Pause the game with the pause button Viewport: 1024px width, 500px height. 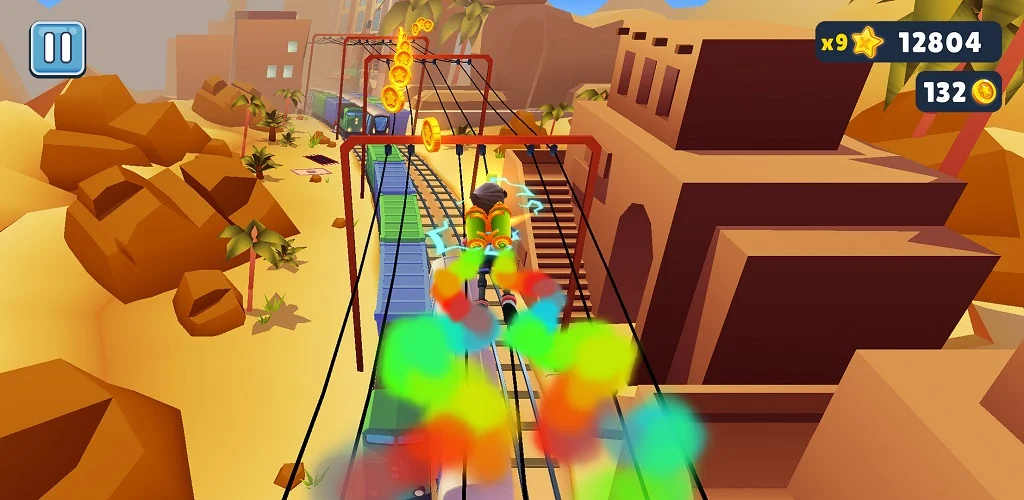pos(57,49)
